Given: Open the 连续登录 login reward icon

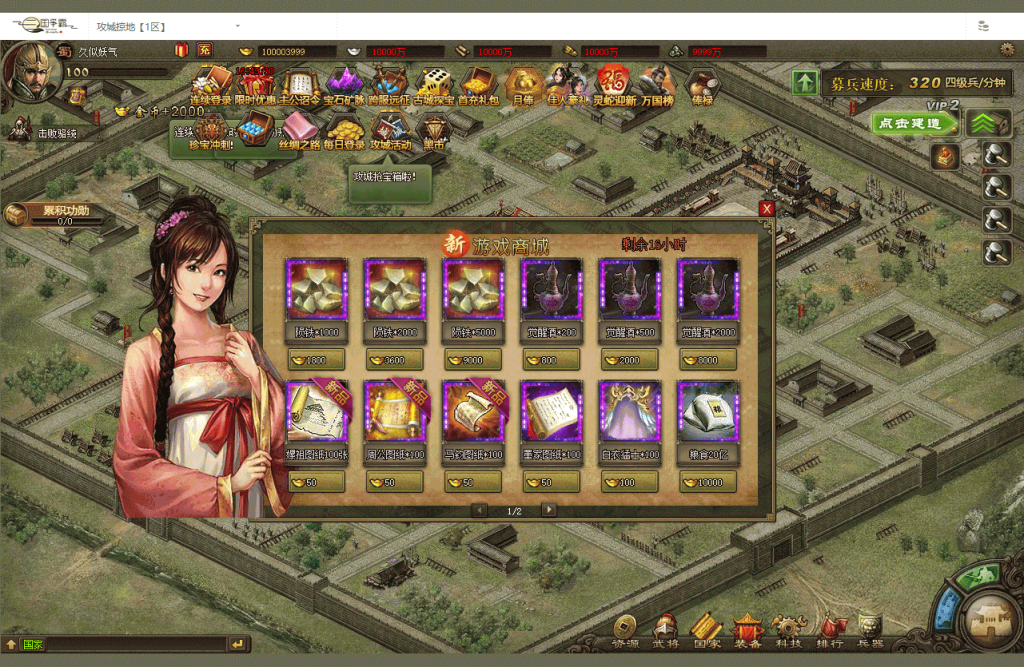Looking at the screenshot, I should click(x=211, y=84).
